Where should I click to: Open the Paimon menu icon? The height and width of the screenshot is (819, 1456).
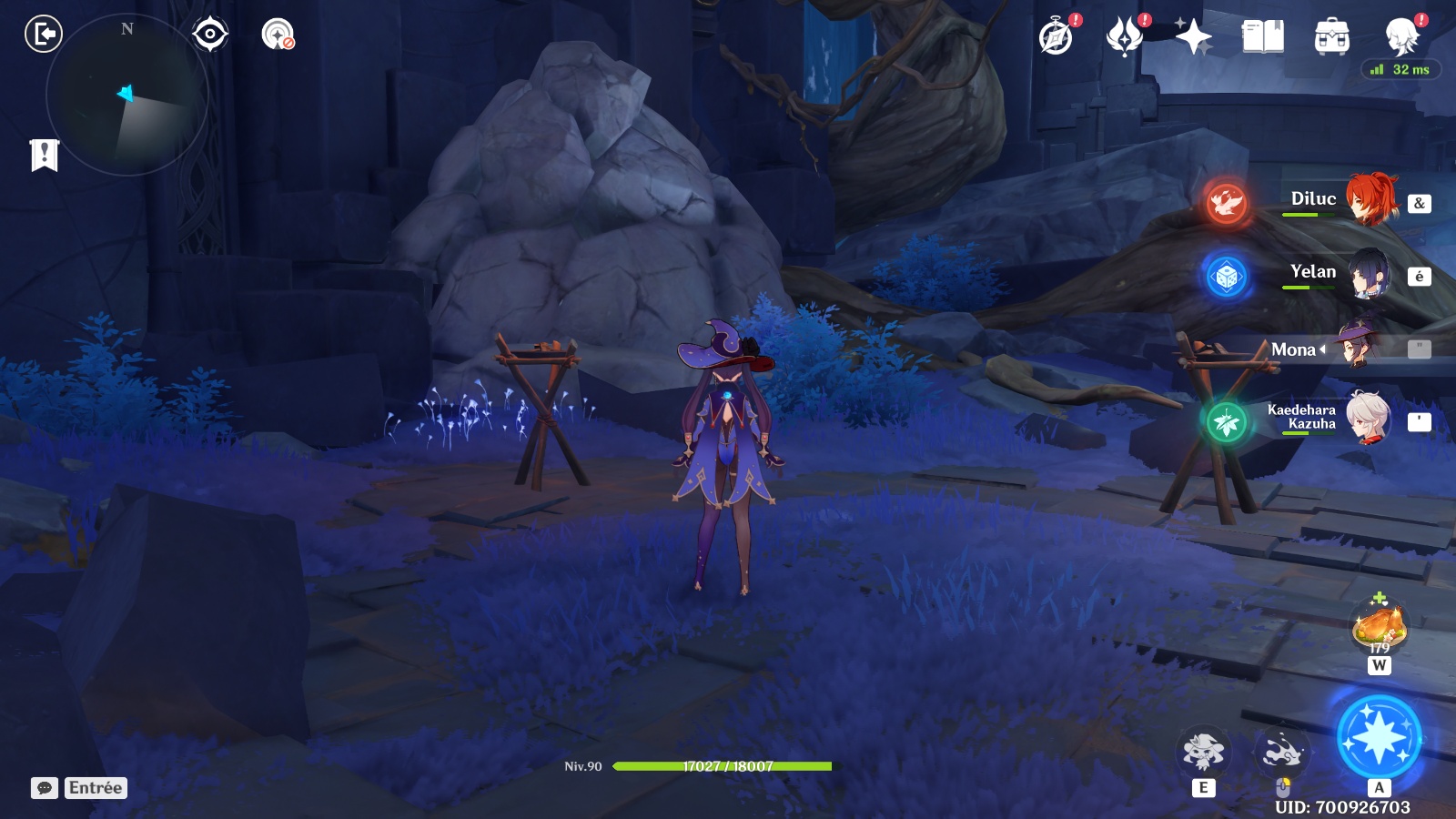point(1401,37)
